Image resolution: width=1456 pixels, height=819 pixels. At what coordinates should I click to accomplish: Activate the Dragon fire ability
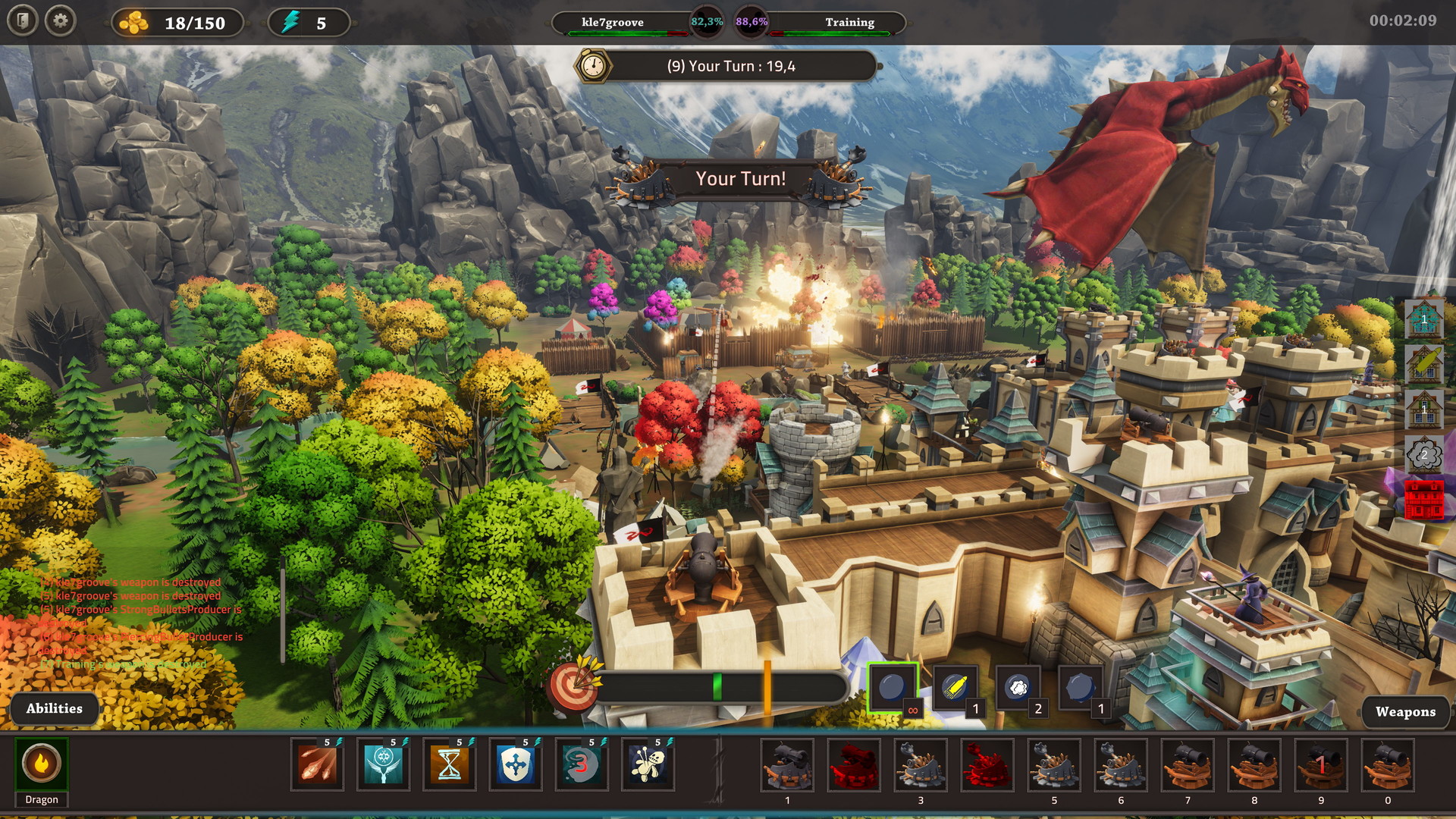pos(42,764)
